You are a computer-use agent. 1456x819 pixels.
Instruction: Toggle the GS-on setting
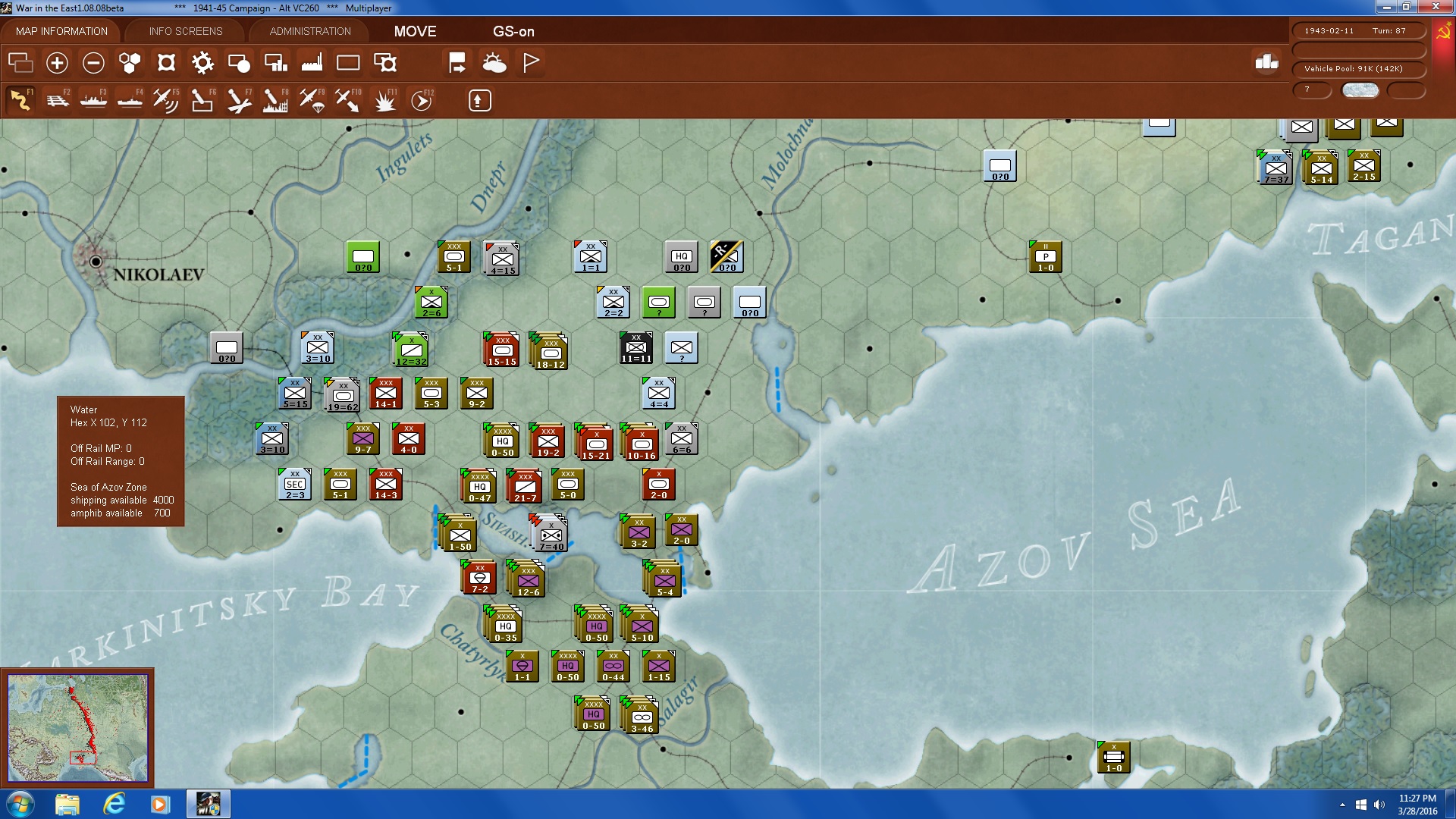[513, 32]
